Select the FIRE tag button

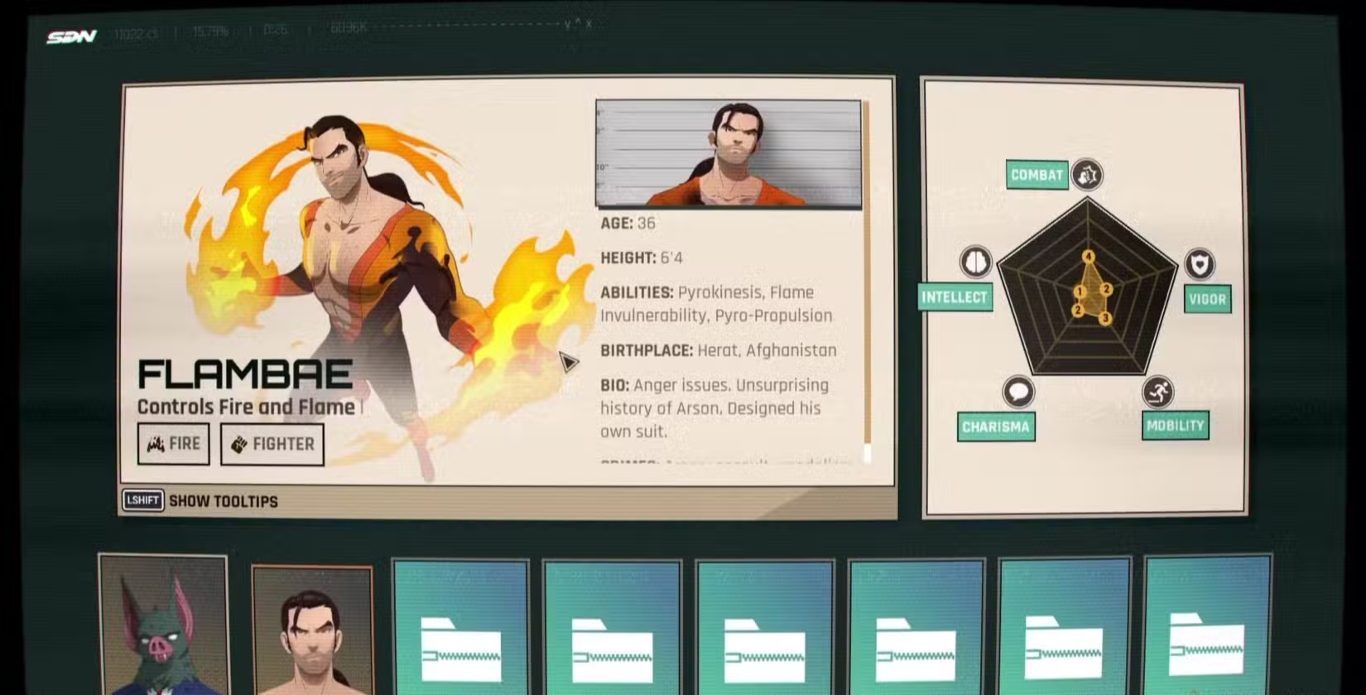coord(173,444)
